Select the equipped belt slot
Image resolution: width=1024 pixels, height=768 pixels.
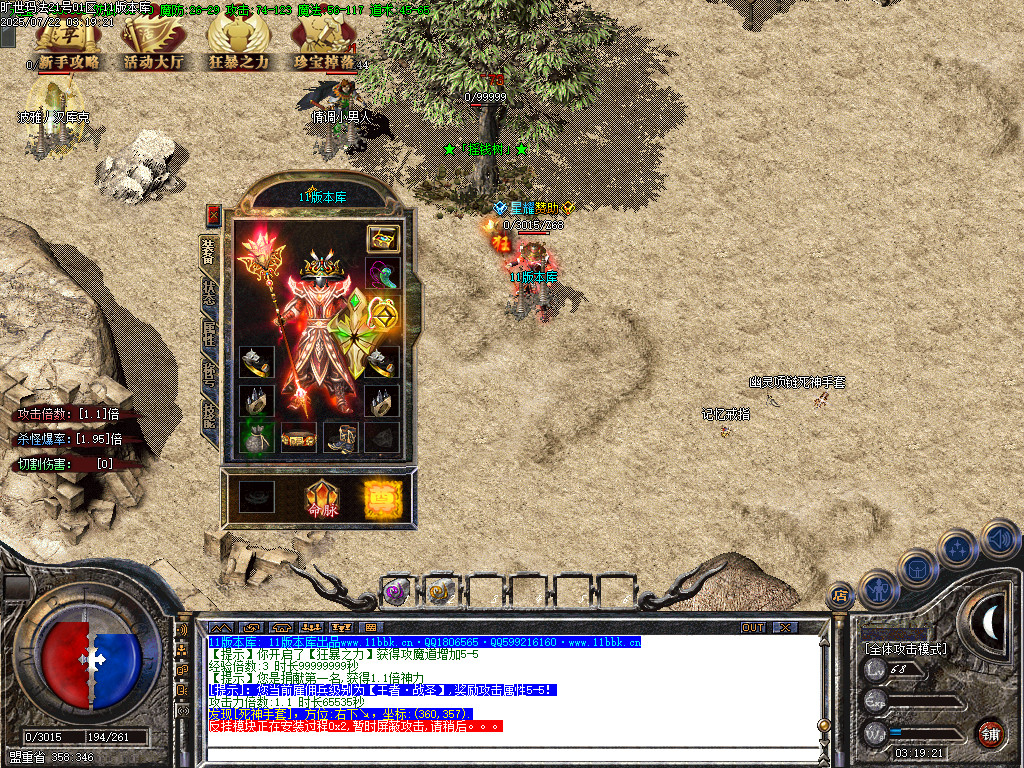tap(298, 437)
